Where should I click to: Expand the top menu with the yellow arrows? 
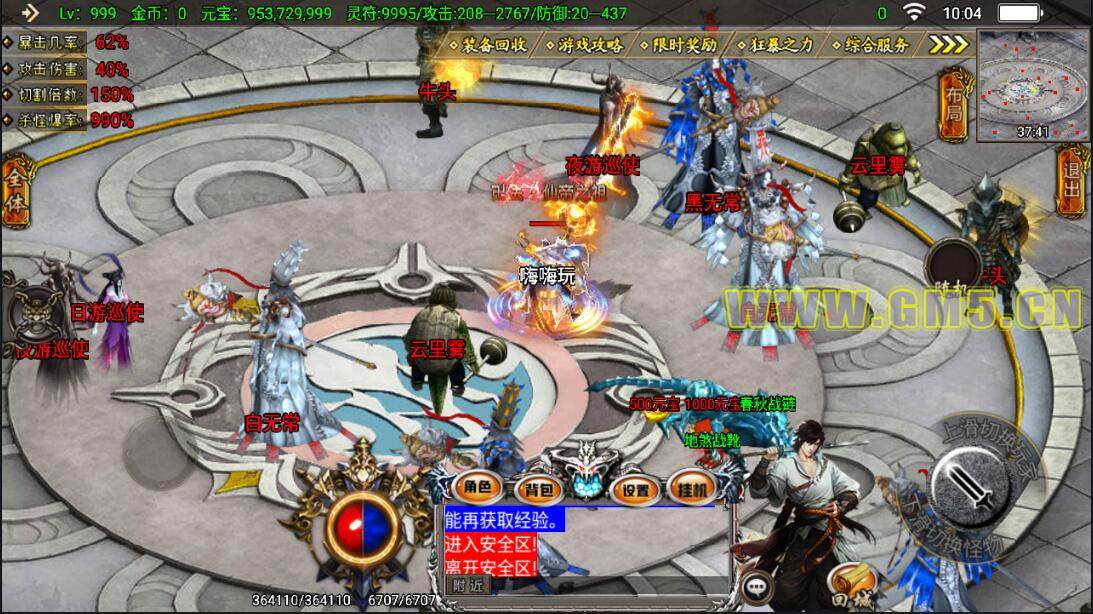tap(947, 45)
